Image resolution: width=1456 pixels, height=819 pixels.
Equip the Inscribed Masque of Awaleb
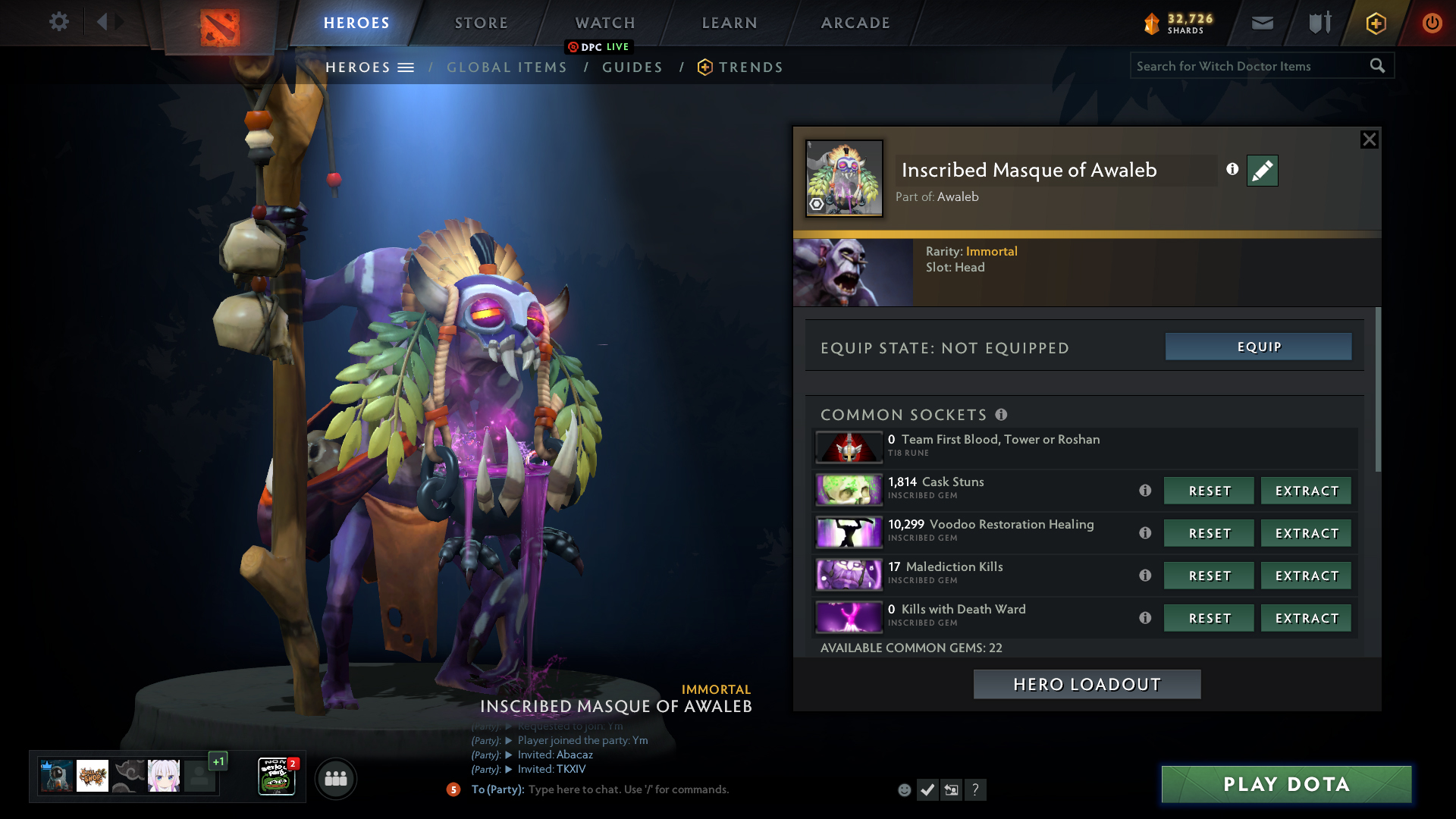(1258, 347)
